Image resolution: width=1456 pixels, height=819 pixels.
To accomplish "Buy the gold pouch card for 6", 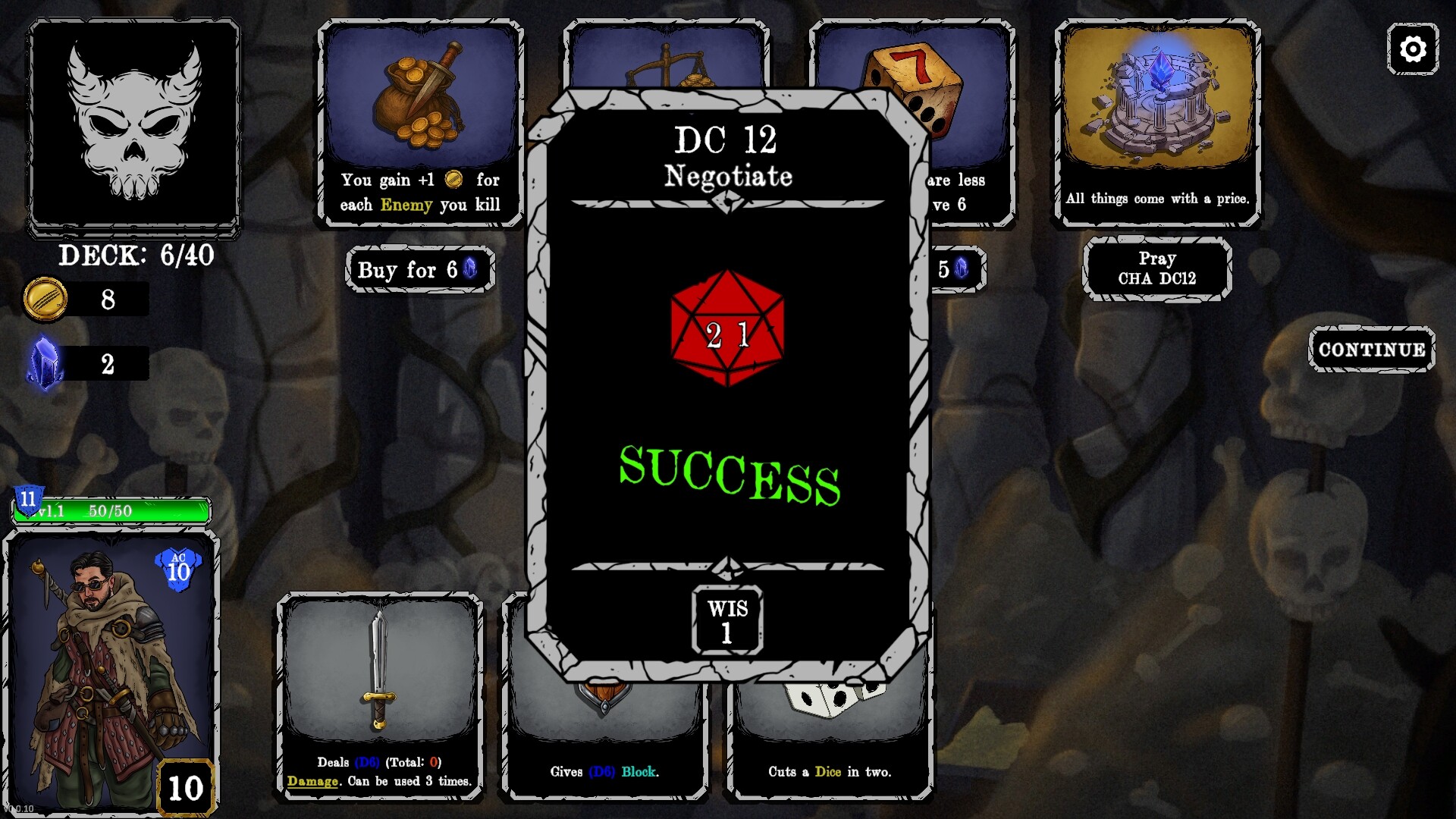I will pyautogui.click(x=419, y=269).
